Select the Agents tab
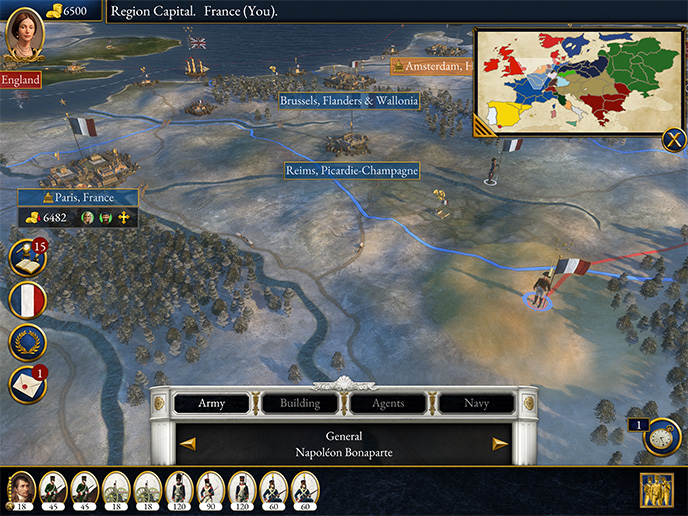The width and height of the screenshot is (688, 516). [x=388, y=404]
